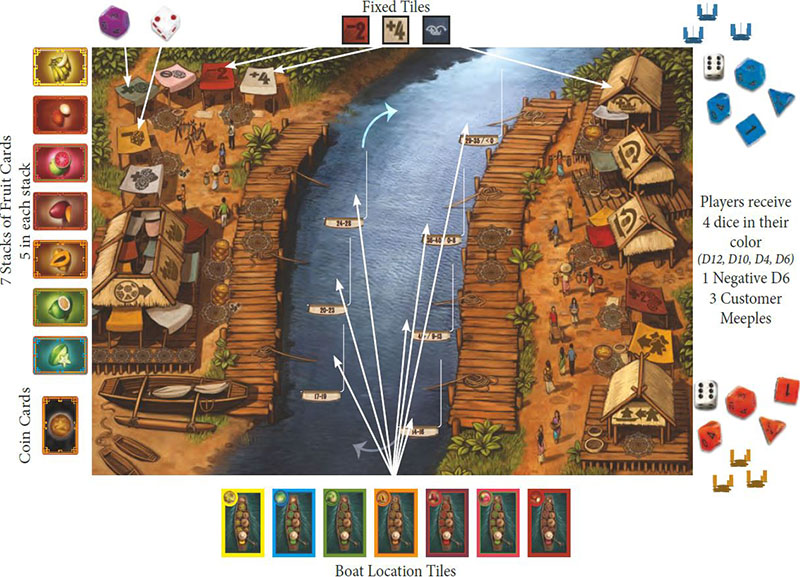Viewport: 800px width, 577px height.
Task: Pick the blue star fruit card stack
Action: coord(53,354)
